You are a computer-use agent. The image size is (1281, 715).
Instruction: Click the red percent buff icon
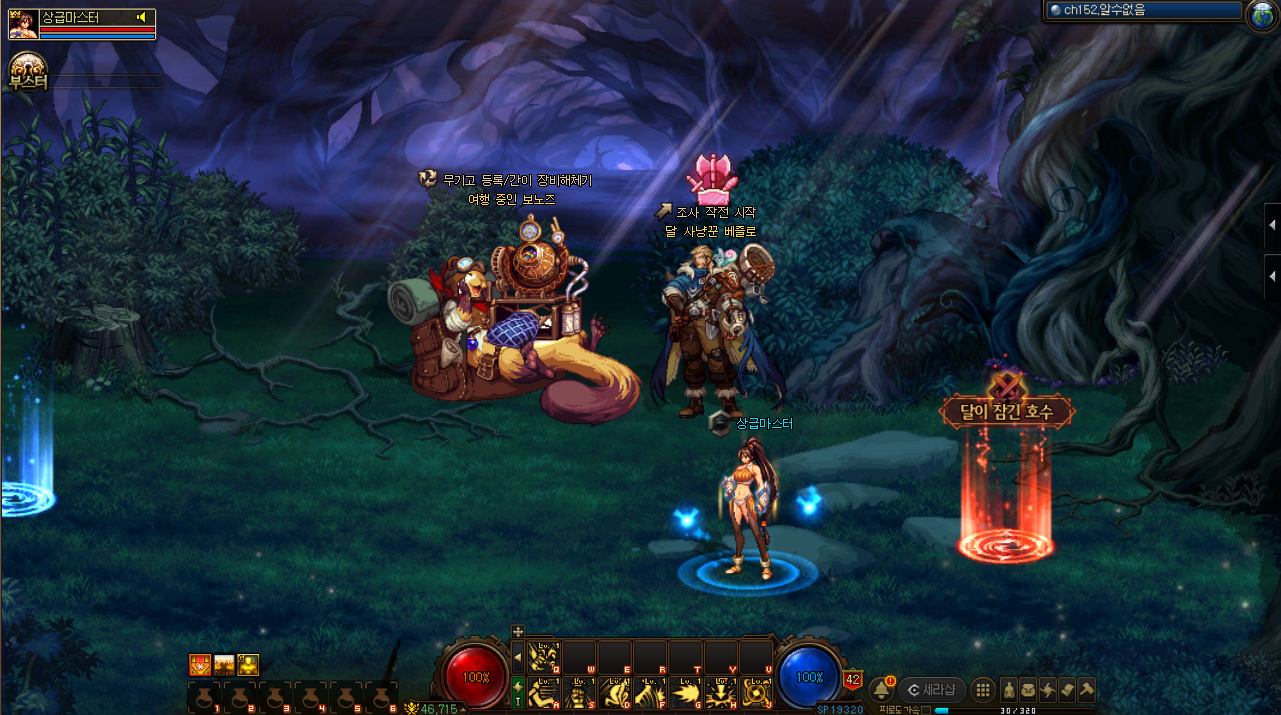click(x=200, y=665)
